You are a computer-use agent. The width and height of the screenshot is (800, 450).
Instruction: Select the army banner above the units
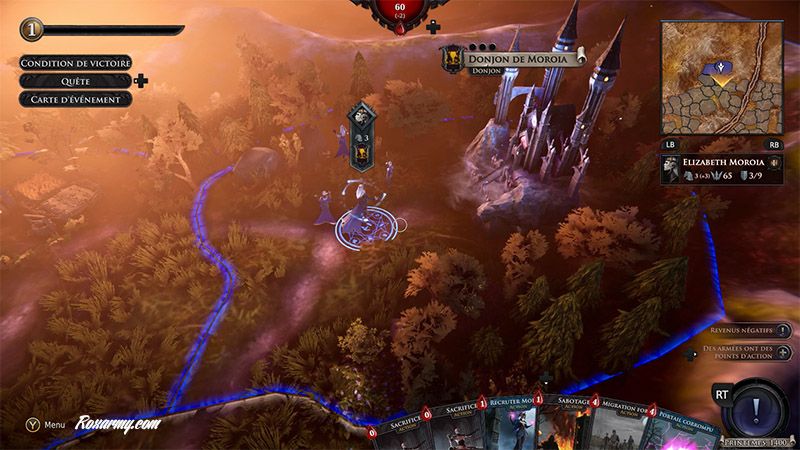click(362, 135)
